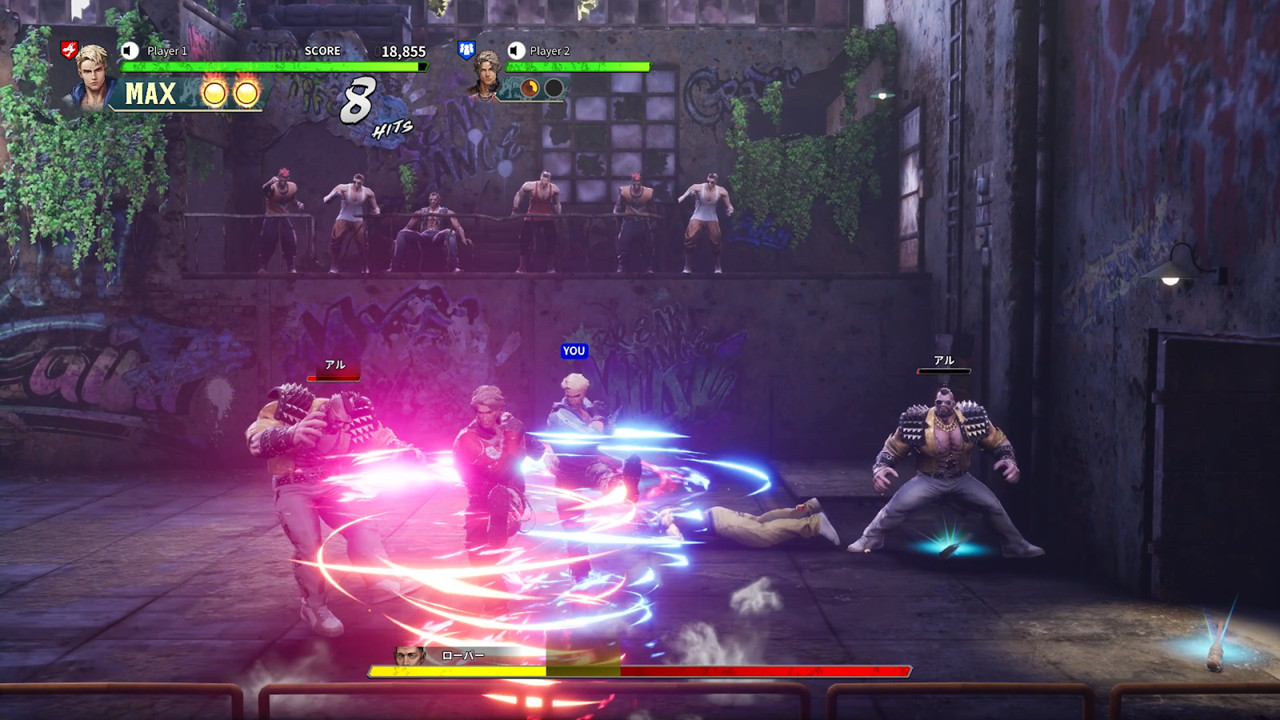This screenshot has height=720, width=1280.
Task: Toggle Player 1's speaker icon
Action: (x=129, y=50)
